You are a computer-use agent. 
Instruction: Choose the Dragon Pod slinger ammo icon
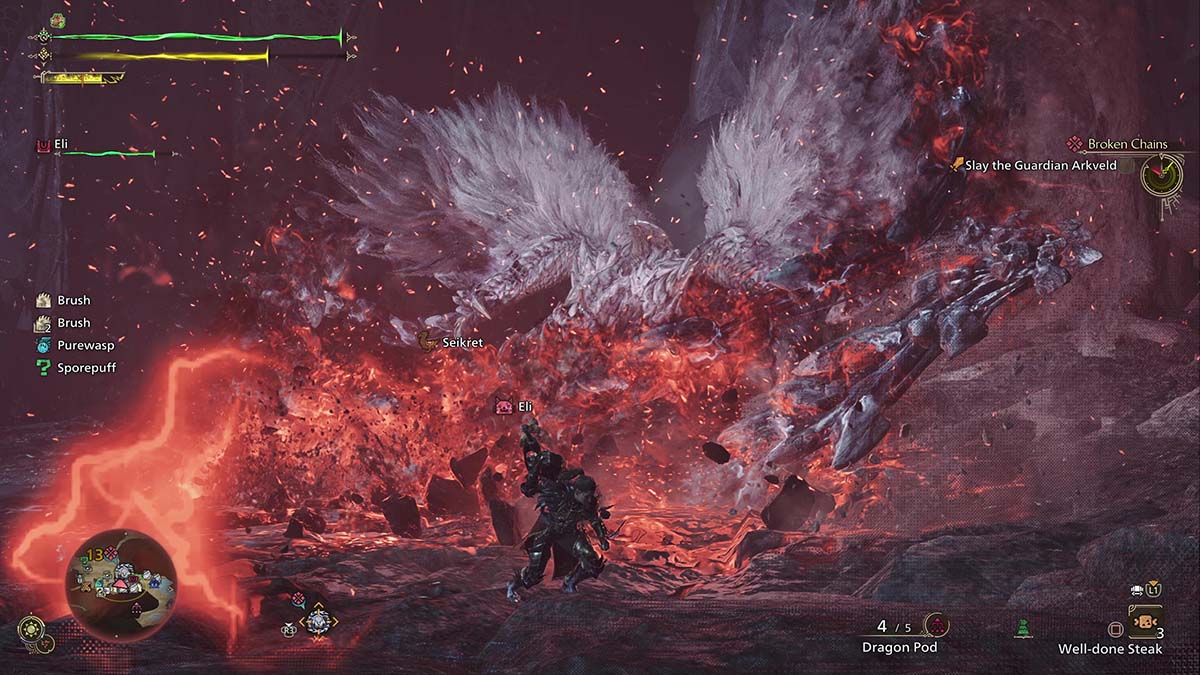click(x=936, y=626)
